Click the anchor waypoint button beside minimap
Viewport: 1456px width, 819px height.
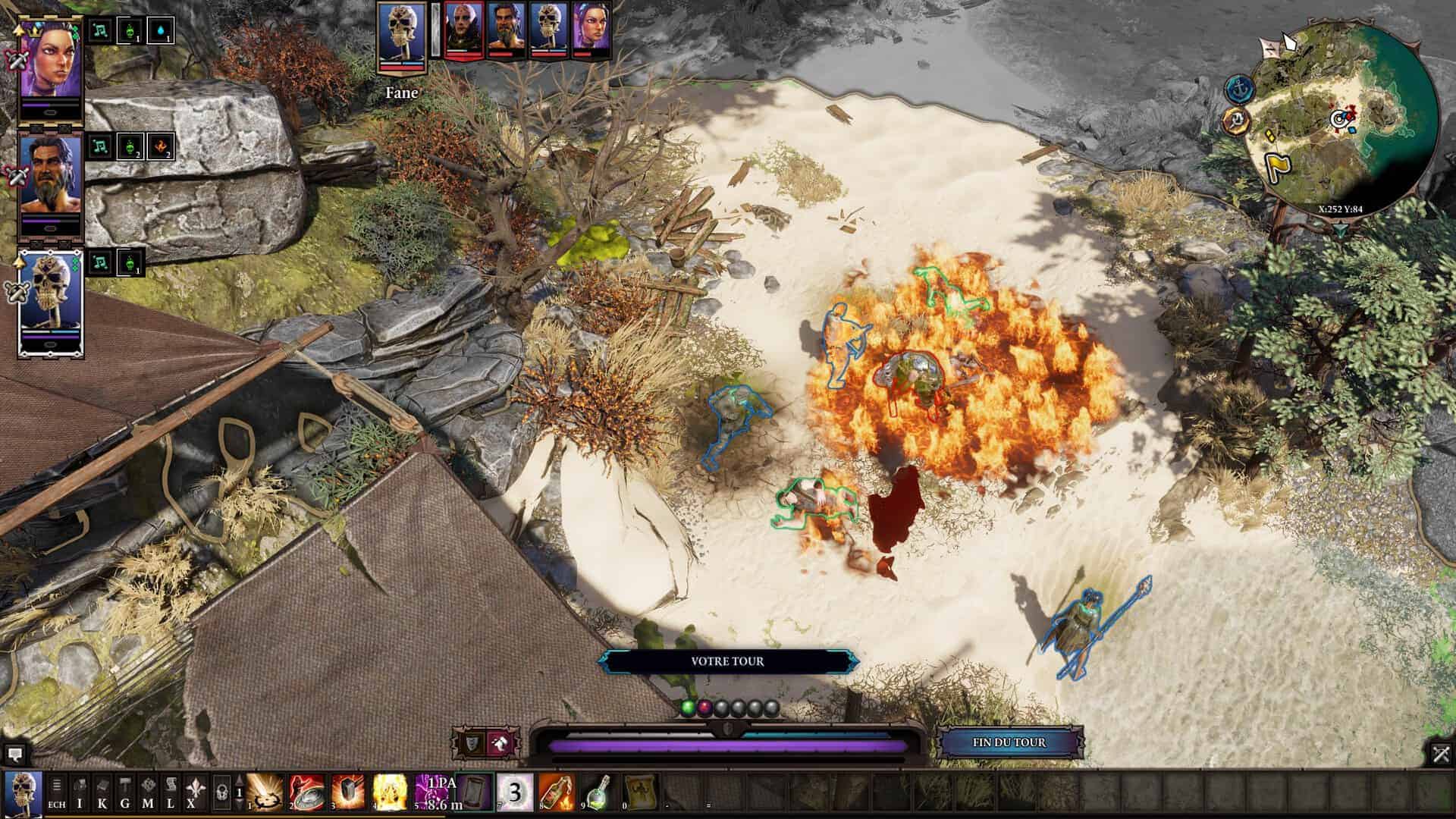tap(1238, 88)
